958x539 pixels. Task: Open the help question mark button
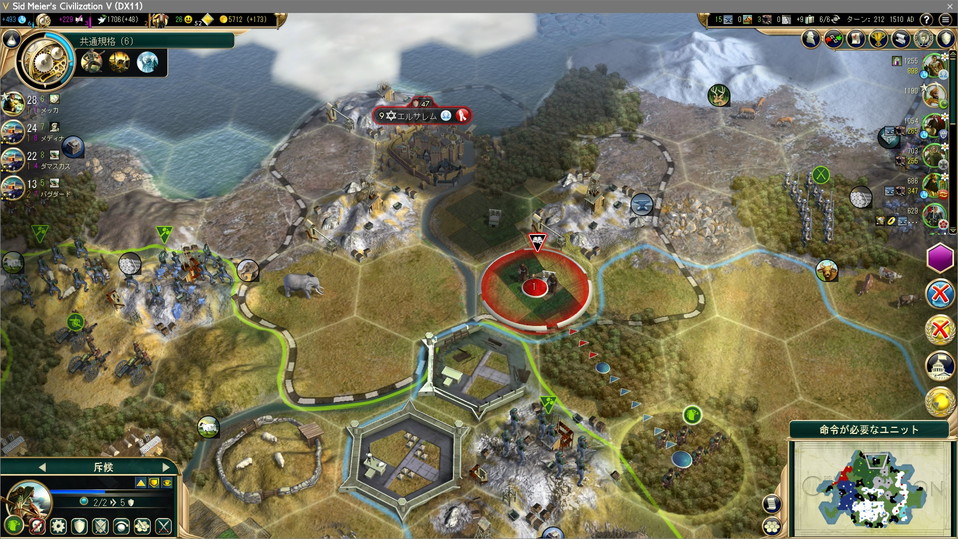coord(925,19)
